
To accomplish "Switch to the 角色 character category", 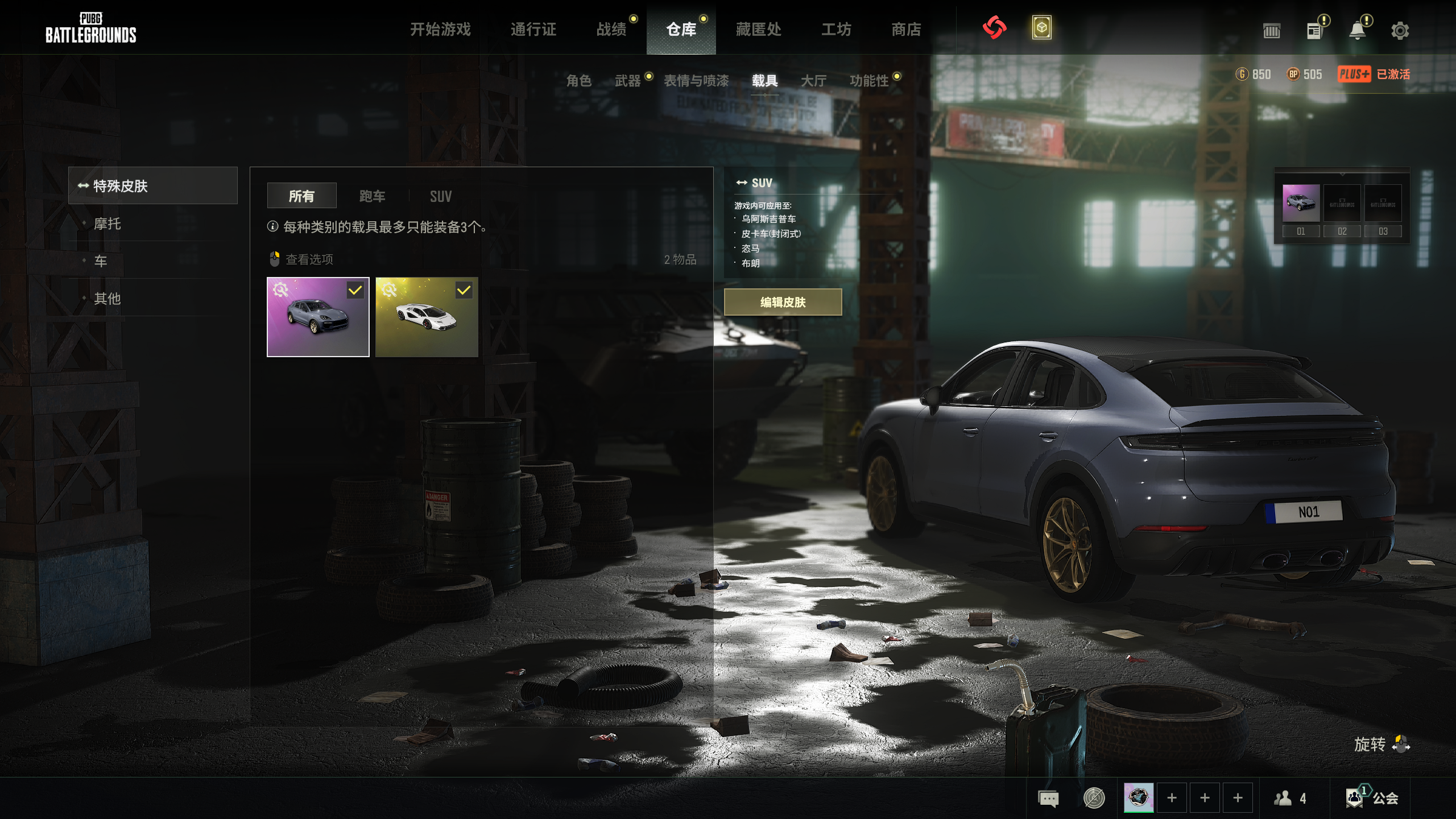I will pos(579,81).
